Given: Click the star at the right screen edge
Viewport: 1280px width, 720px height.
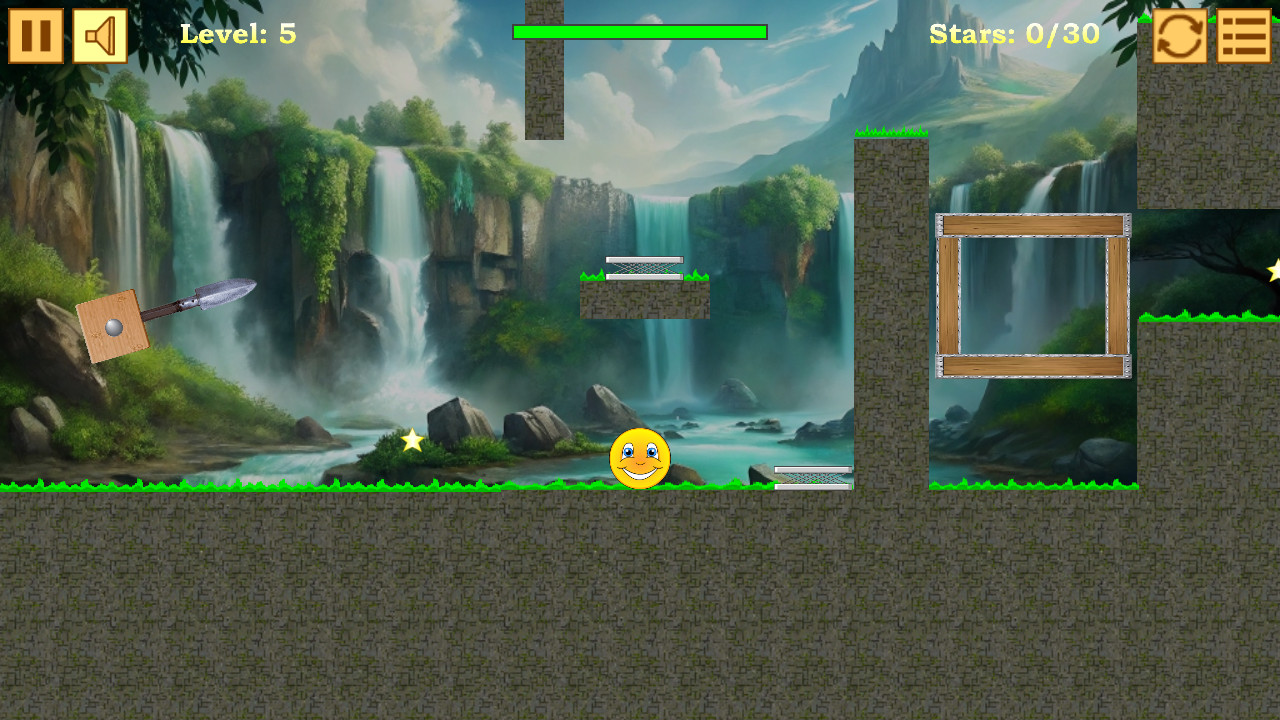Looking at the screenshot, I should [1275, 268].
